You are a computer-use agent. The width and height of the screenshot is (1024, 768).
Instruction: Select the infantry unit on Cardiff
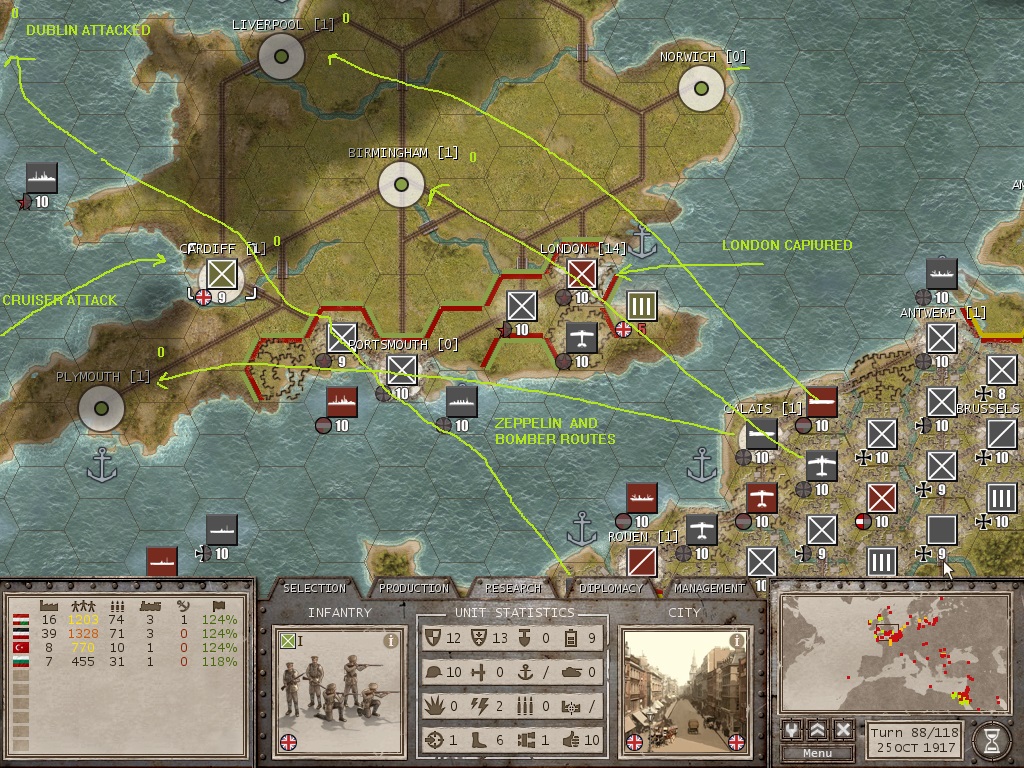pos(221,274)
